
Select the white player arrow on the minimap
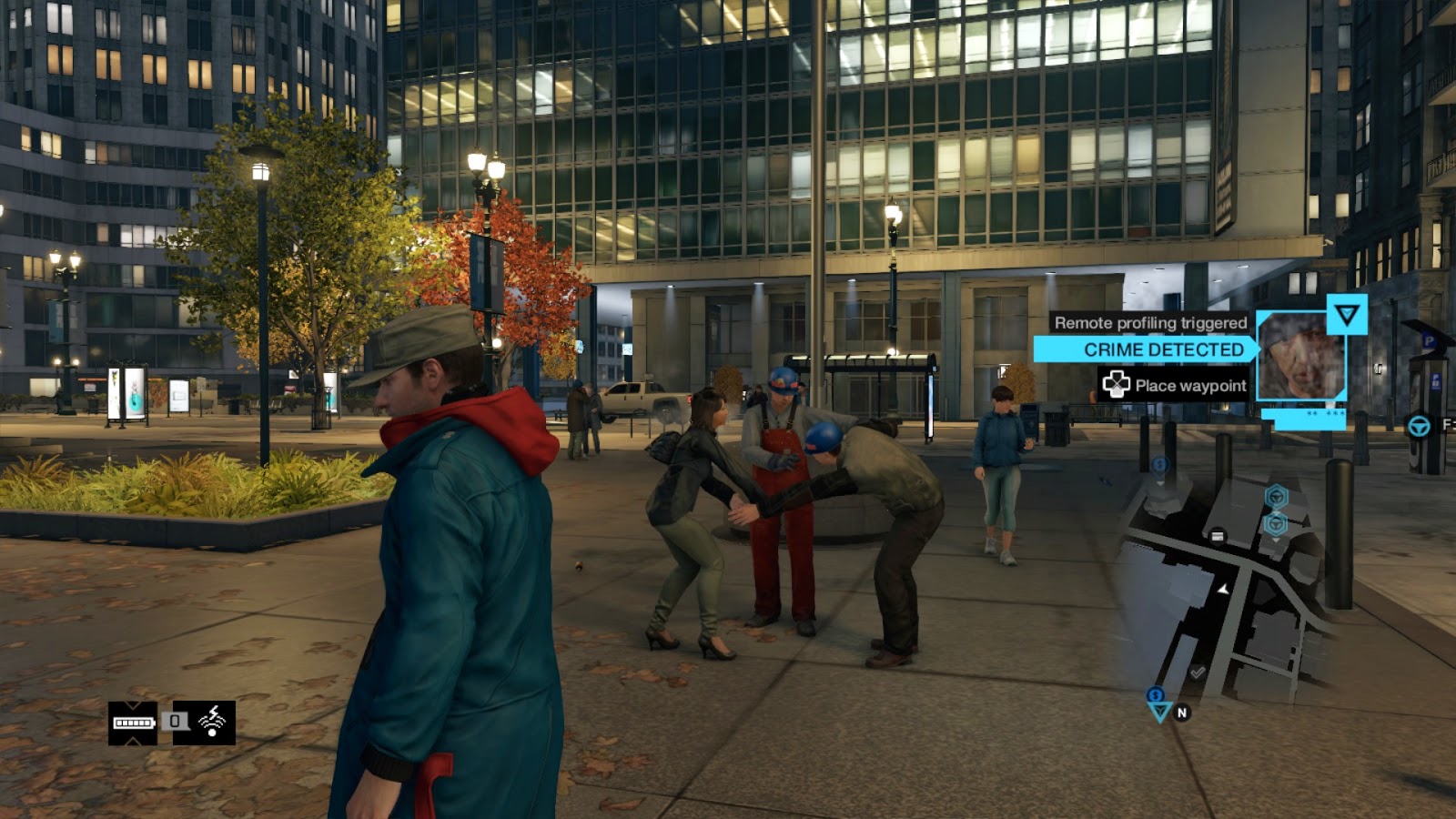pos(1224,590)
